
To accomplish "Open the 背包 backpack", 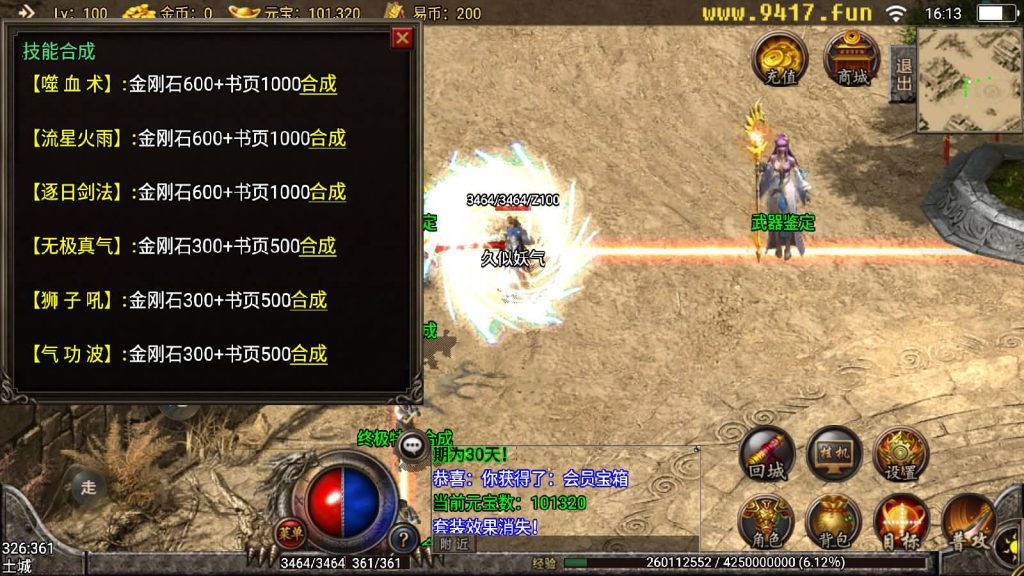I will pos(834,521).
